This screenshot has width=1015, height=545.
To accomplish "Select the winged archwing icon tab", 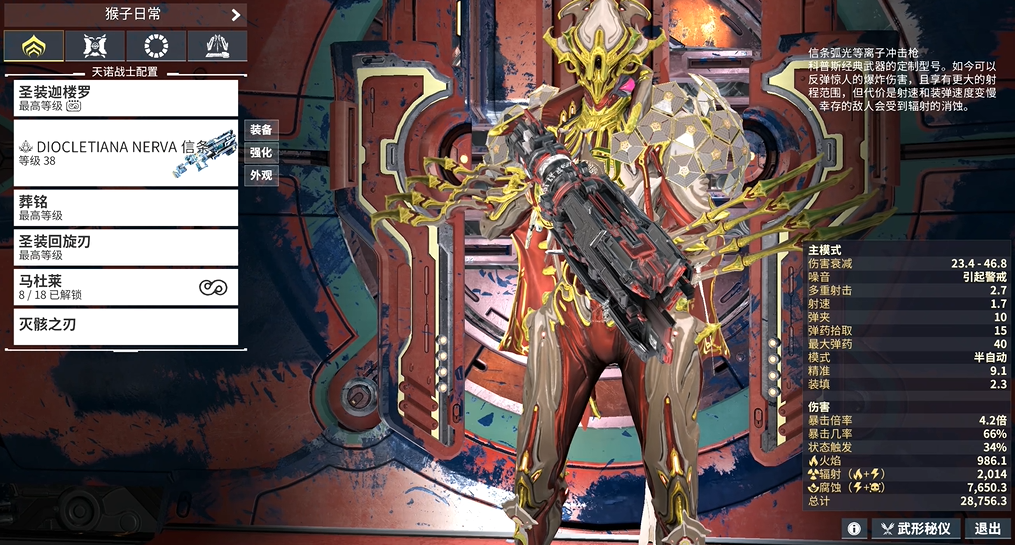I will pos(217,45).
